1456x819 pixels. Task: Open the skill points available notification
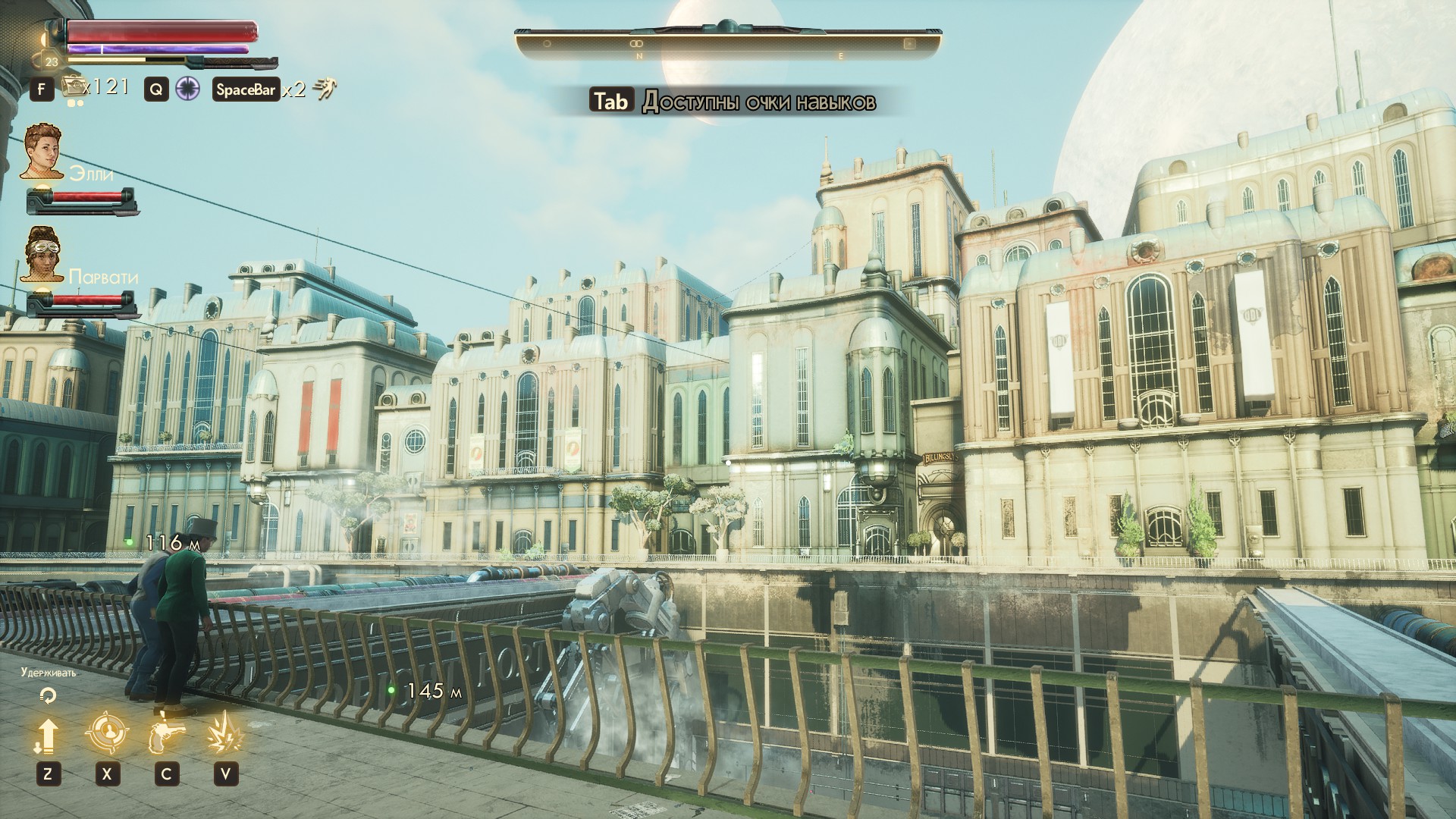pos(733,101)
